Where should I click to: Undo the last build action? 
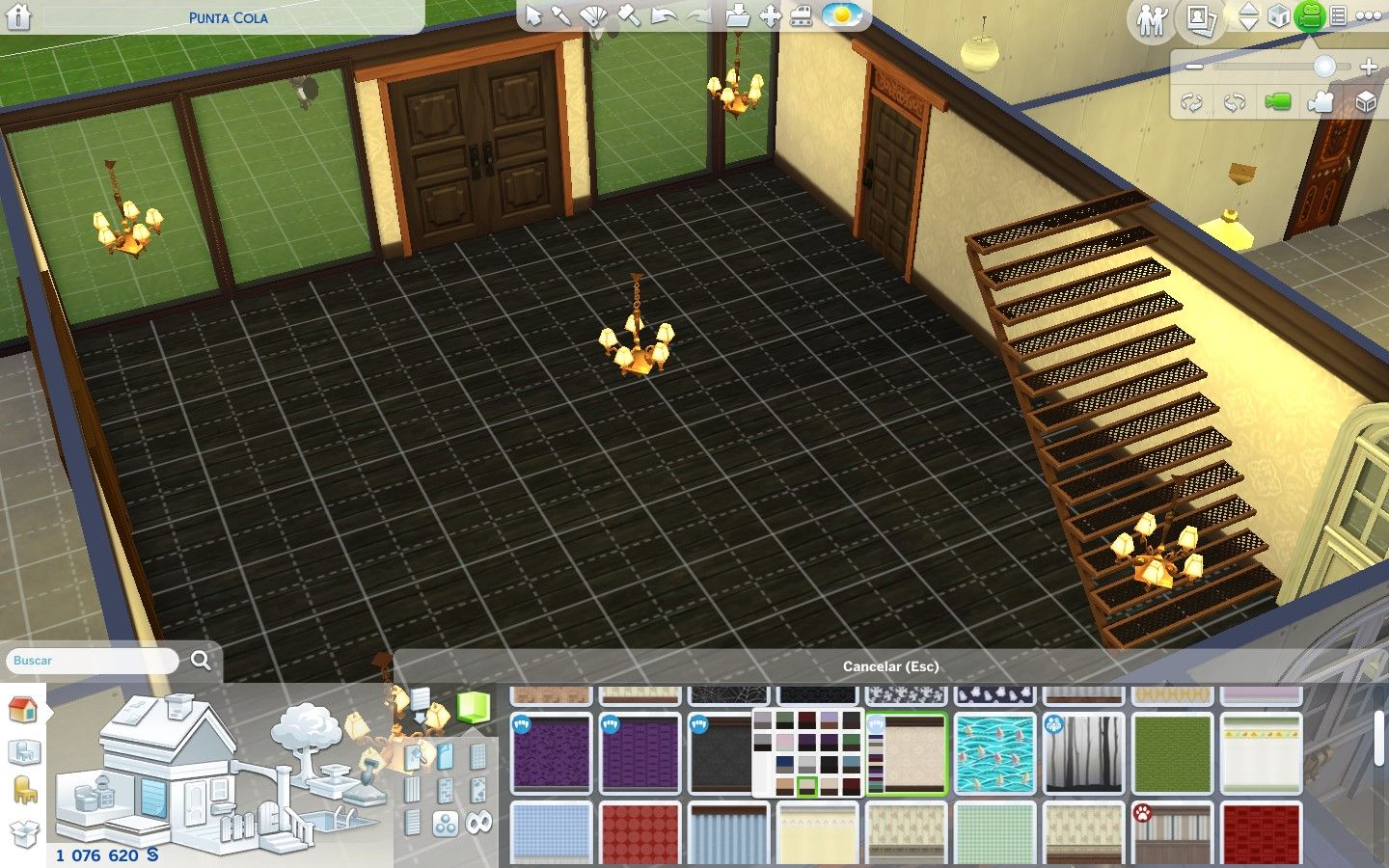click(x=664, y=16)
